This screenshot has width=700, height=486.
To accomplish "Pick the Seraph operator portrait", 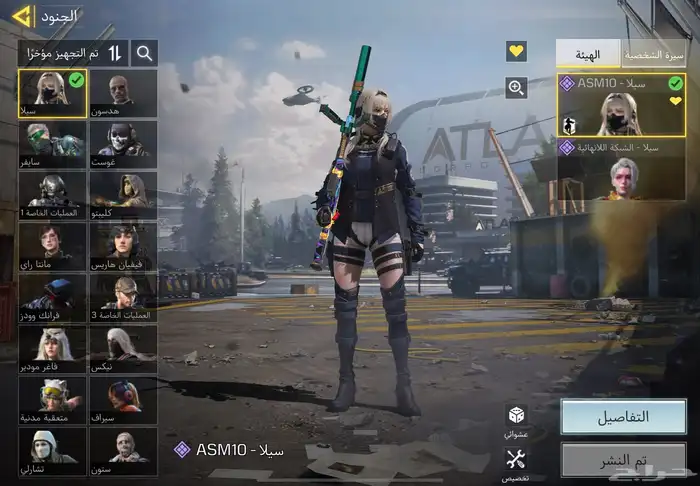I will (122, 400).
